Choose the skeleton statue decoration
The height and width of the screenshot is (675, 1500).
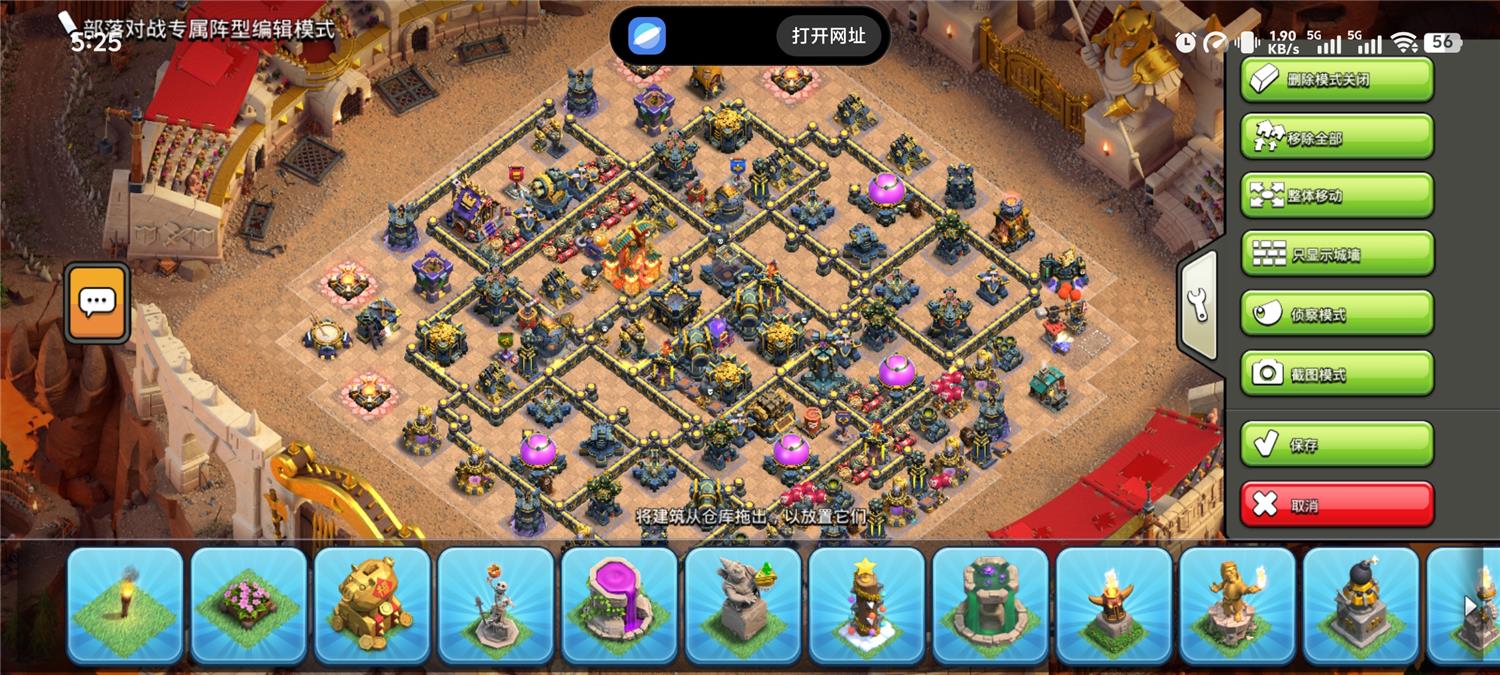tap(496, 604)
